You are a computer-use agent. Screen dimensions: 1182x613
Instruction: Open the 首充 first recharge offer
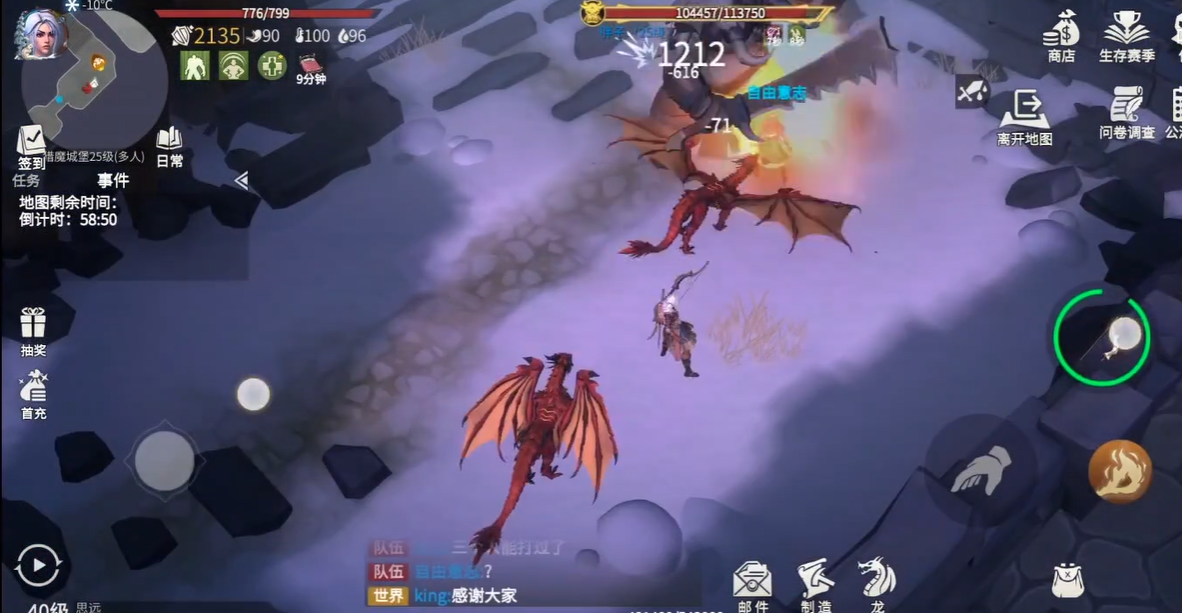pos(34,390)
